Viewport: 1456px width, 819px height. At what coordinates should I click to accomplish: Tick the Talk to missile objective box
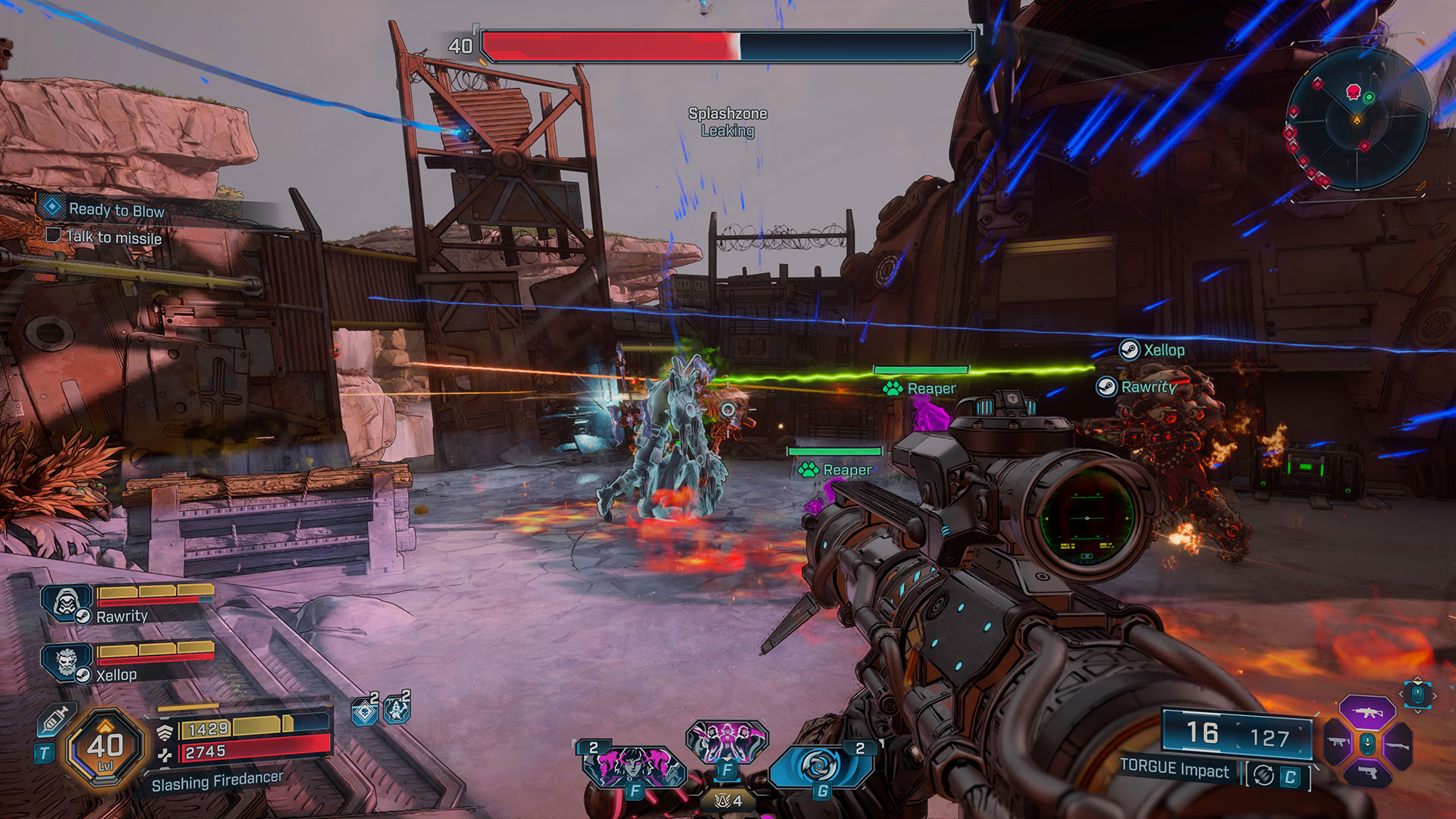pos(53,235)
